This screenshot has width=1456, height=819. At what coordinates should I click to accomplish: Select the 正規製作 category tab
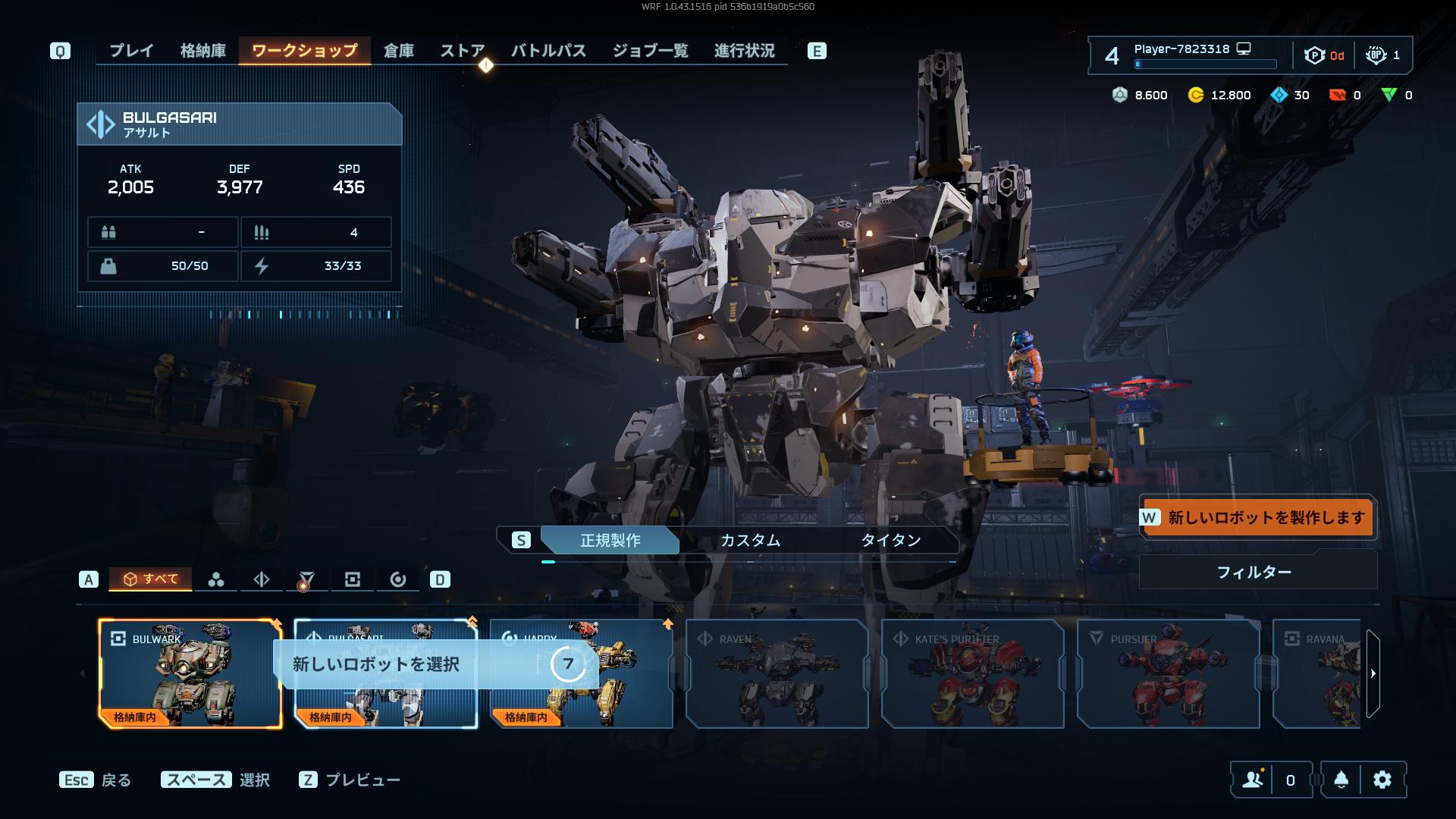pyautogui.click(x=610, y=540)
